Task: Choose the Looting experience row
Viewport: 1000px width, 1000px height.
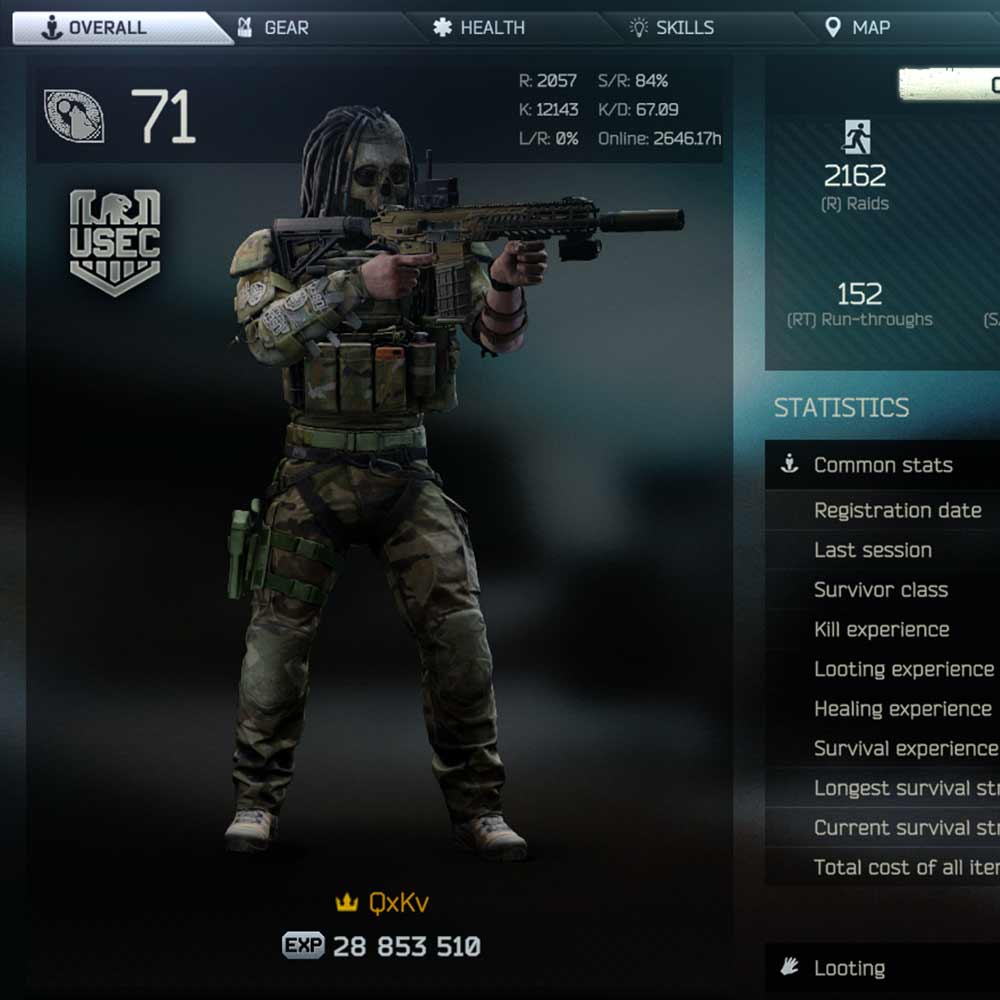Action: 903,670
